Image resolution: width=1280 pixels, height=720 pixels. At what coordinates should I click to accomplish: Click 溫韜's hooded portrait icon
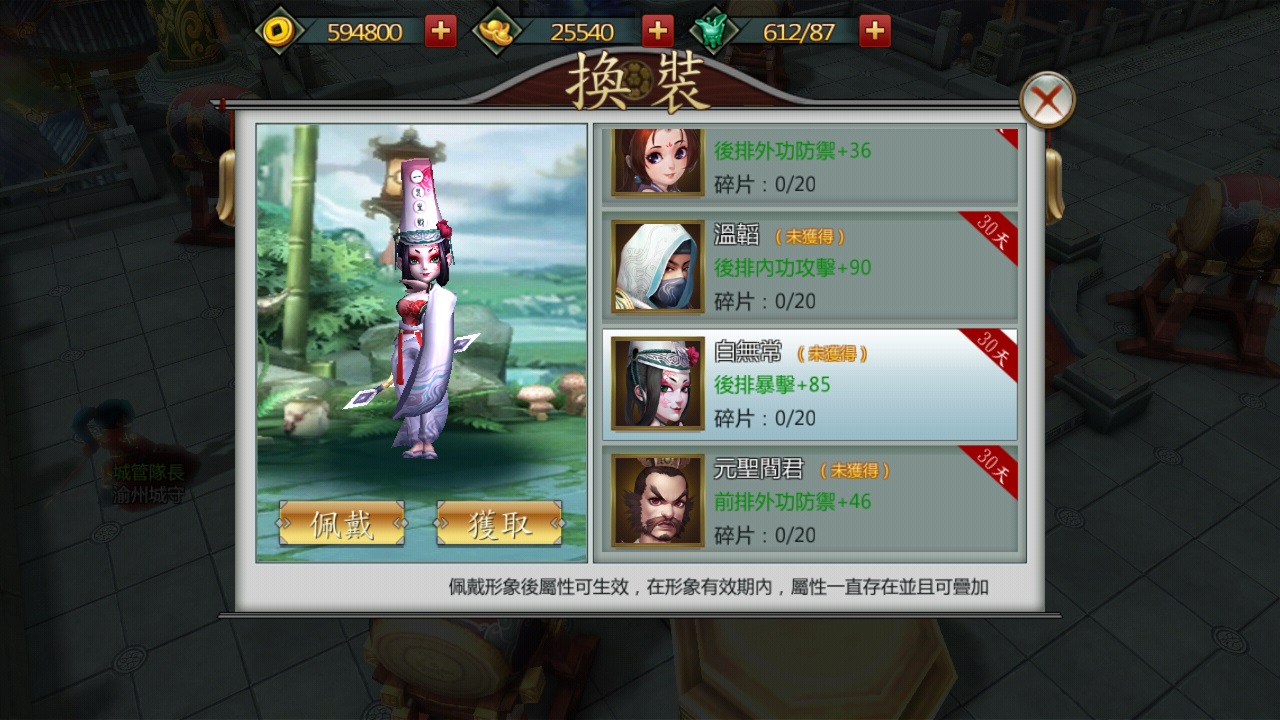tap(656, 265)
